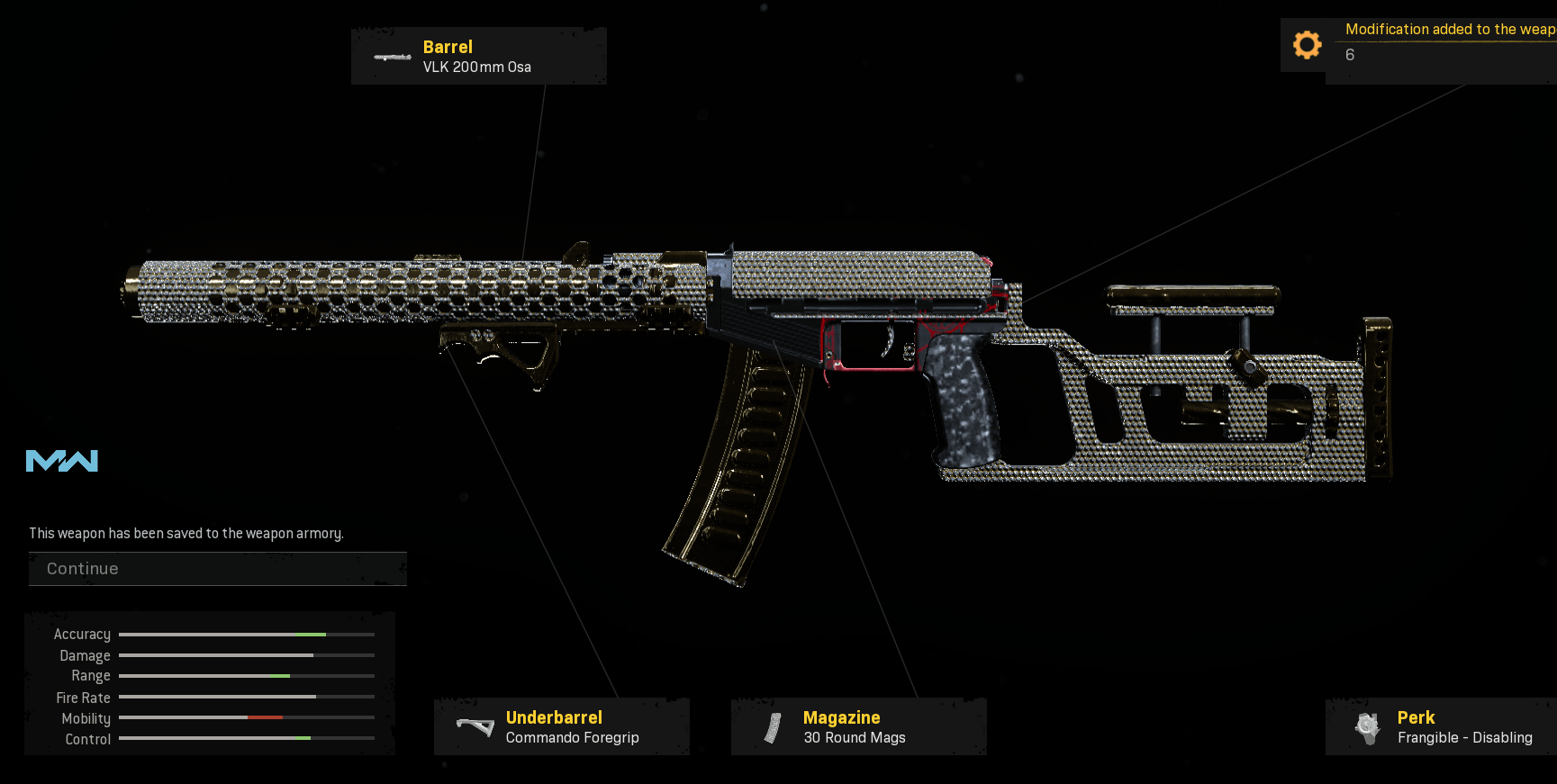The width and height of the screenshot is (1557, 784).
Task: Click the orange gear modification icon
Action: coord(1307,45)
